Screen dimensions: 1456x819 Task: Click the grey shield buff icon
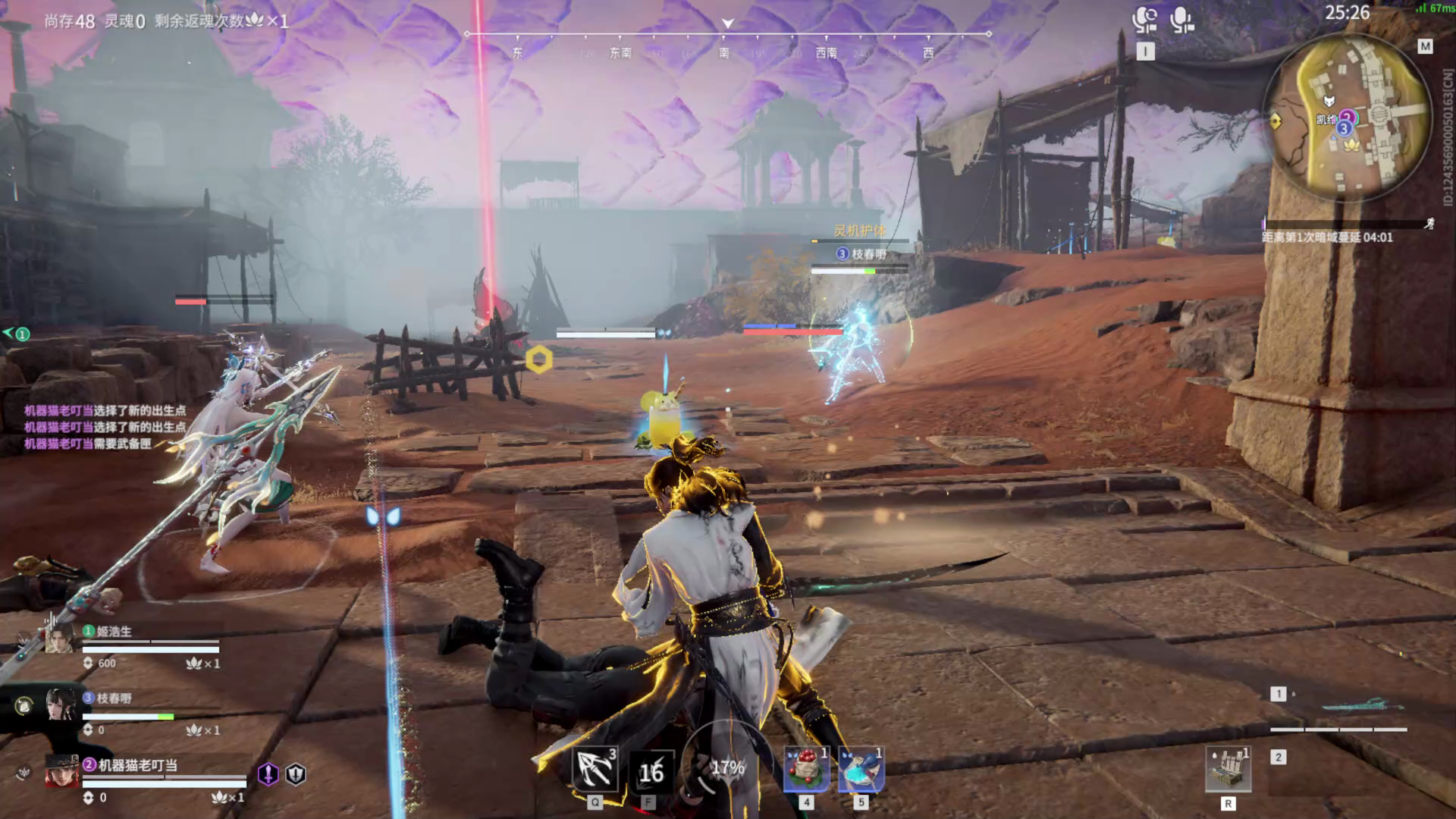tap(296, 773)
